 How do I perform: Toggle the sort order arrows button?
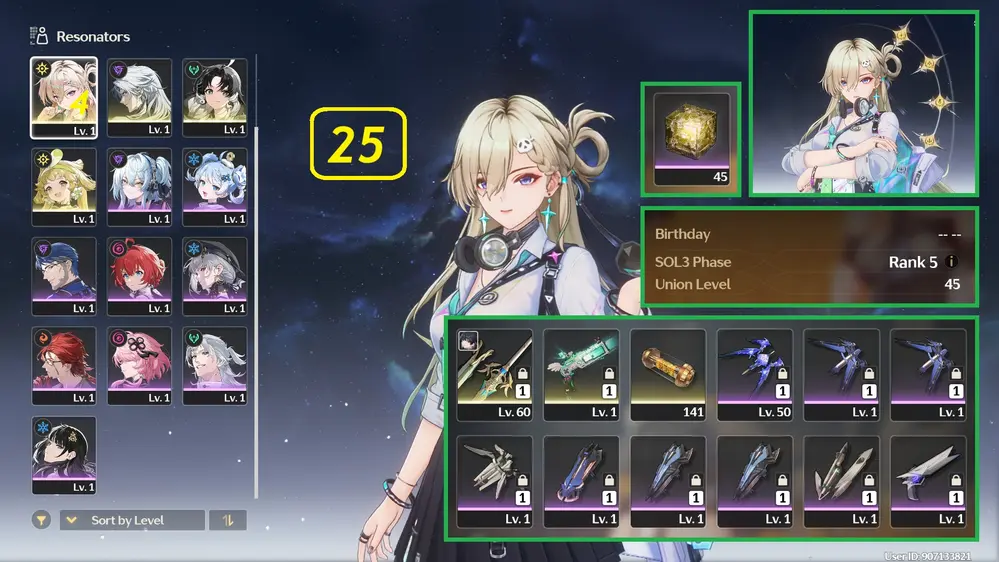(227, 520)
